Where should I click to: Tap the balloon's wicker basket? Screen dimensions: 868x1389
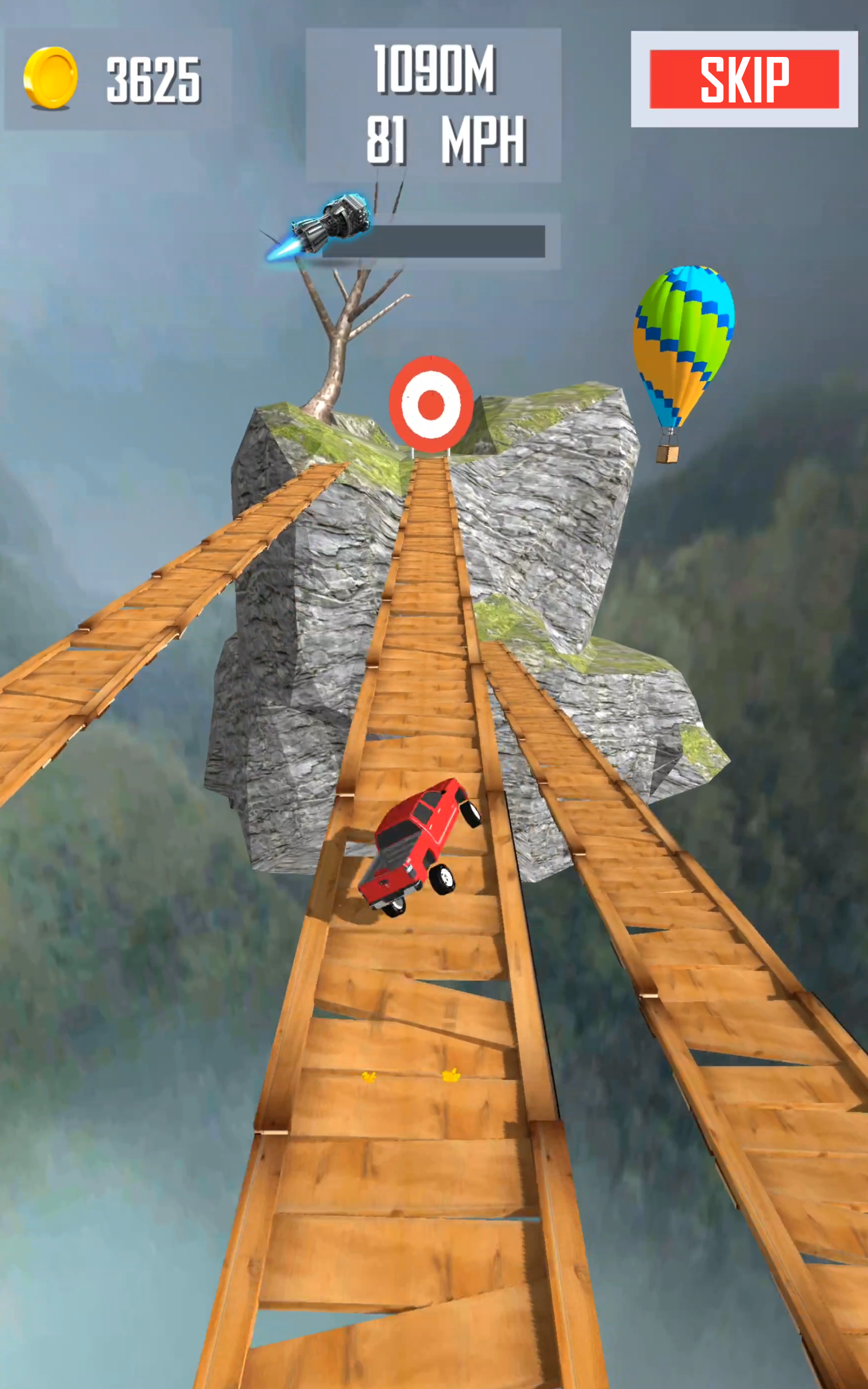click(668, 455)
